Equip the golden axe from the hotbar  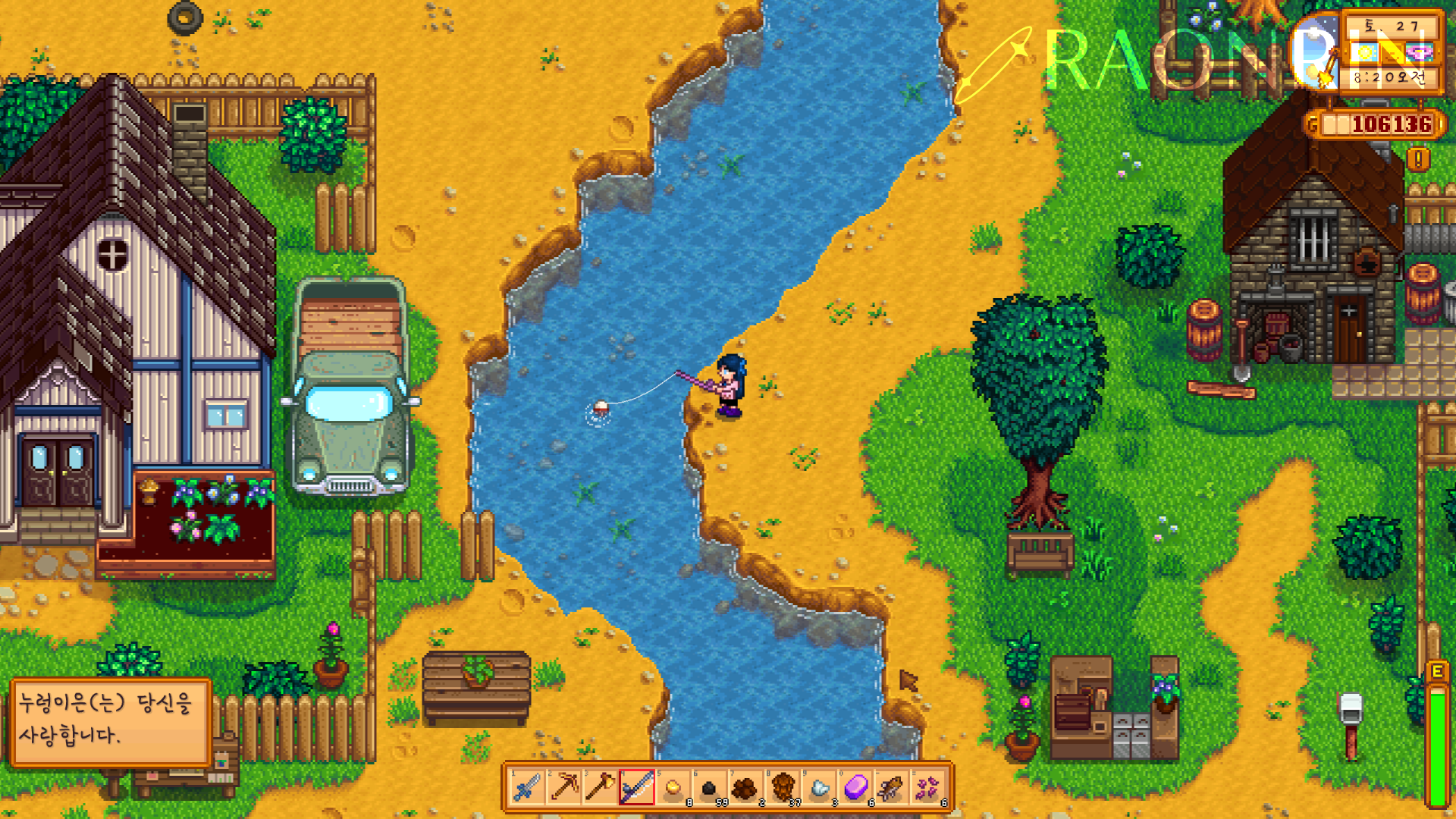click(x=600, y=788)
